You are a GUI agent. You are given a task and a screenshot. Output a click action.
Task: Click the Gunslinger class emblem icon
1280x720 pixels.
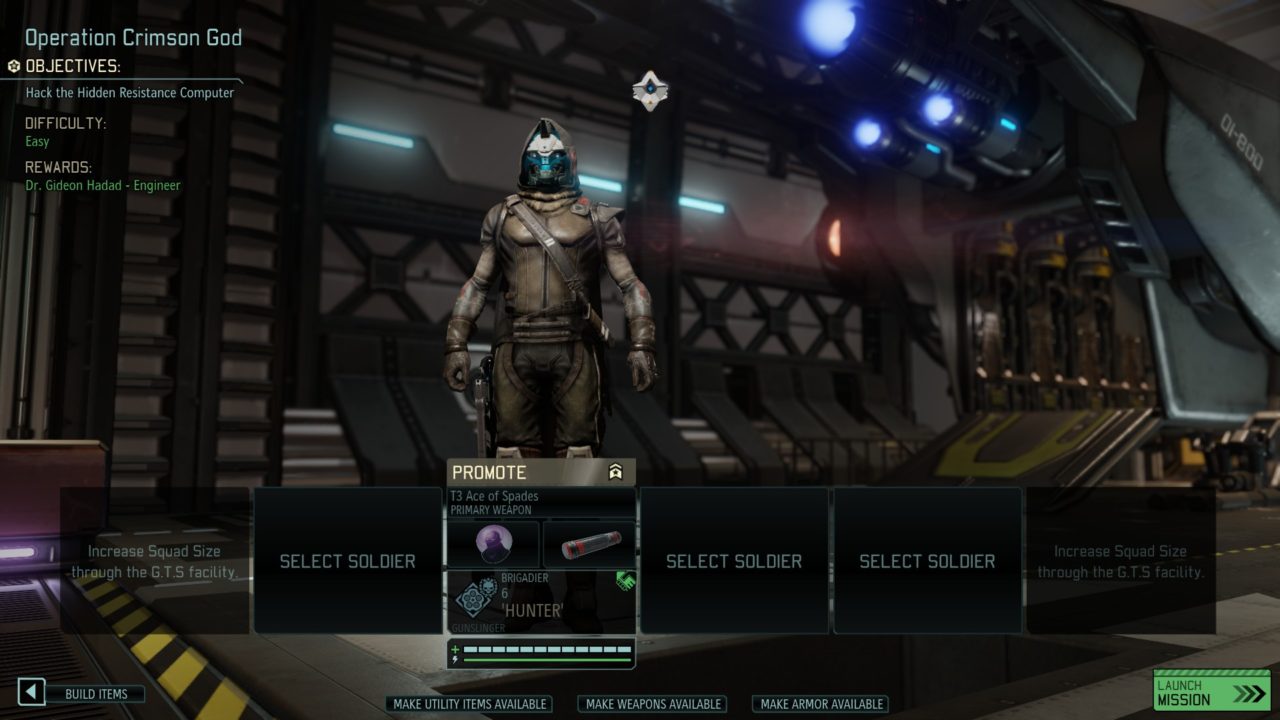[x=473, y=600]
